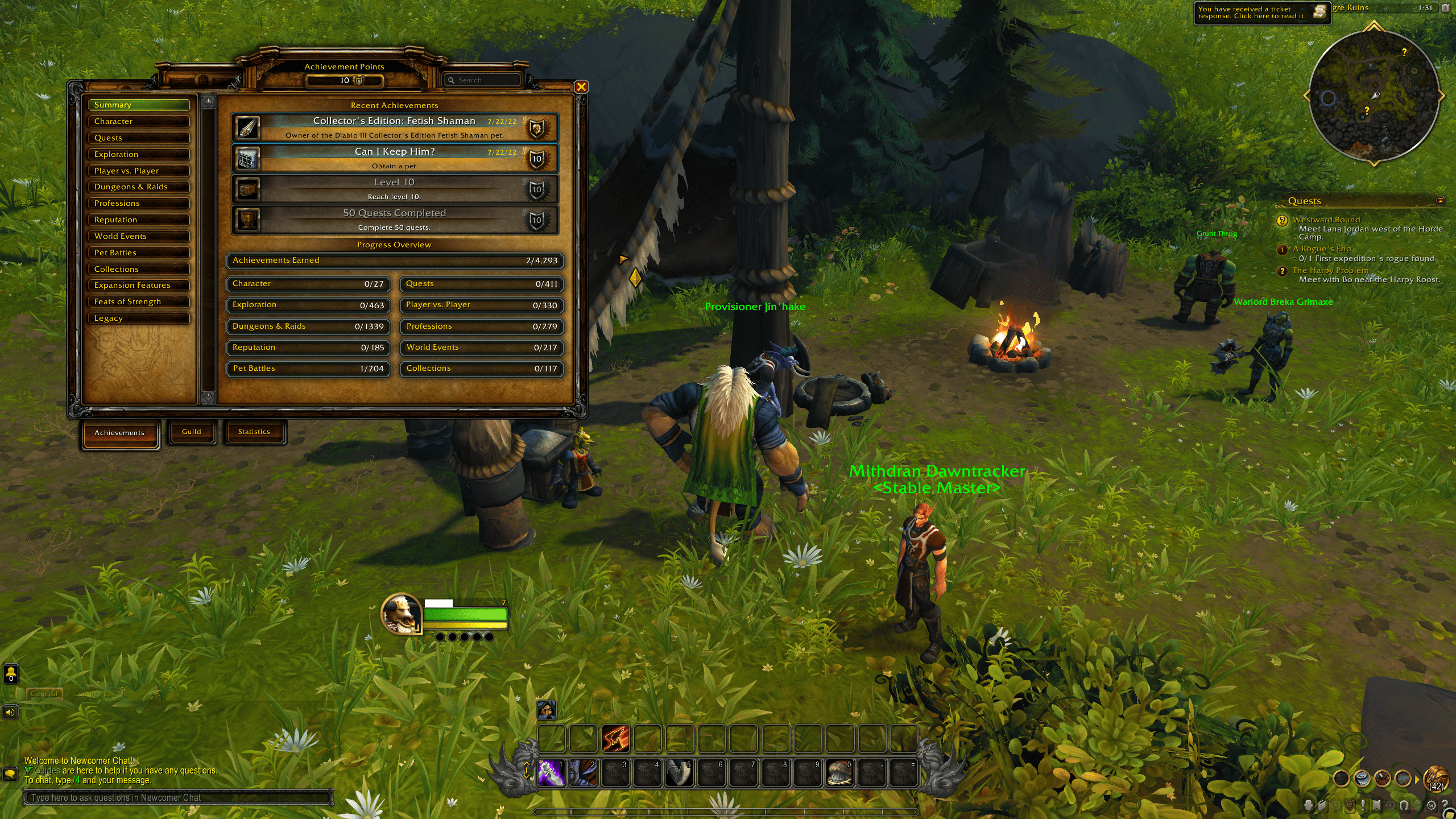Screen dimensions: 1456x819
Task: Open the Dungeons & Raids progress bar
Action: [308, 326]
